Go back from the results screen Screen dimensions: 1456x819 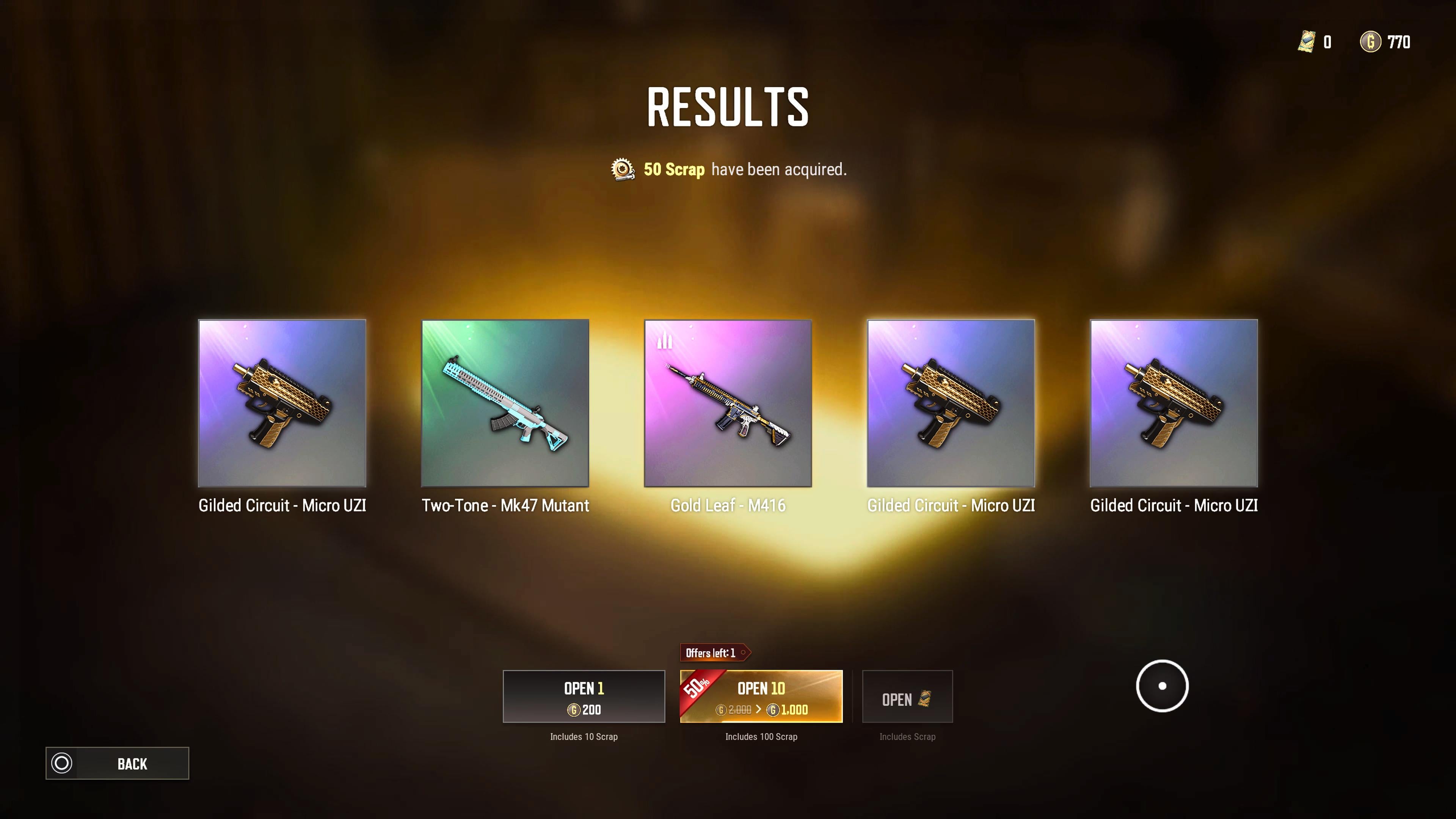pyautogui.click(x=117, y=763)
